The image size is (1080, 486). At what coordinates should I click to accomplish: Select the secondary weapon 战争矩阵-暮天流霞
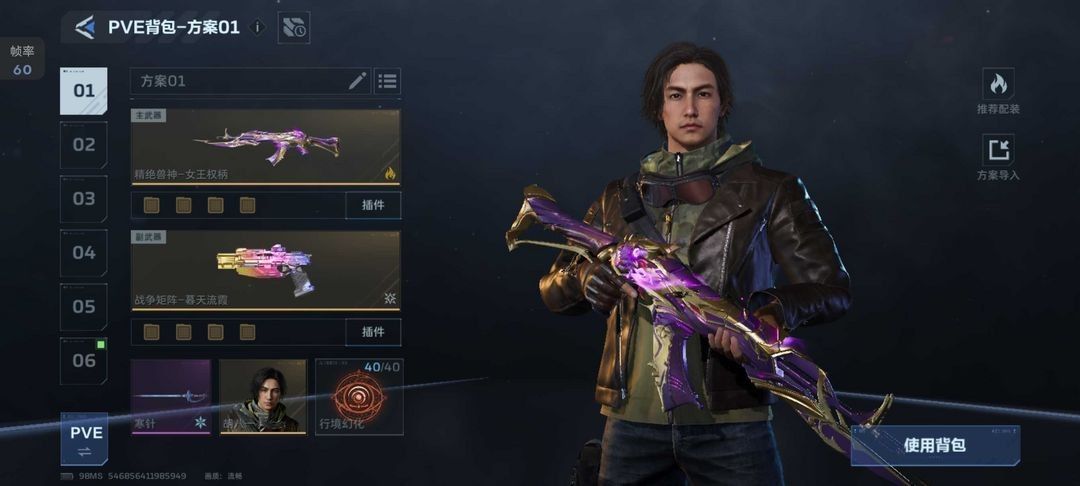(265, 270)
